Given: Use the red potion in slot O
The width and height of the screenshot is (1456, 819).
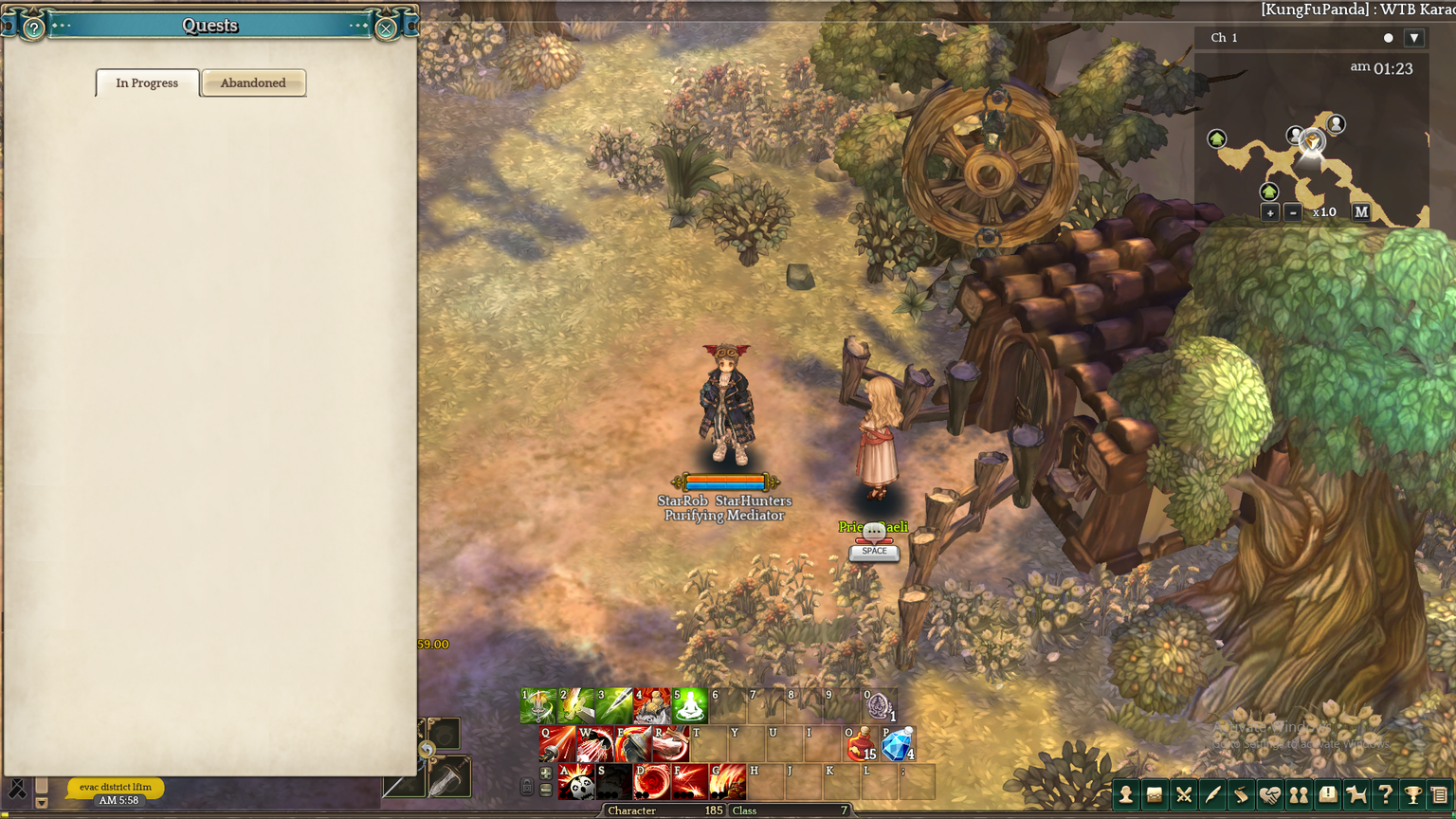Looking at the screenshot, I should tap(861, 745).
